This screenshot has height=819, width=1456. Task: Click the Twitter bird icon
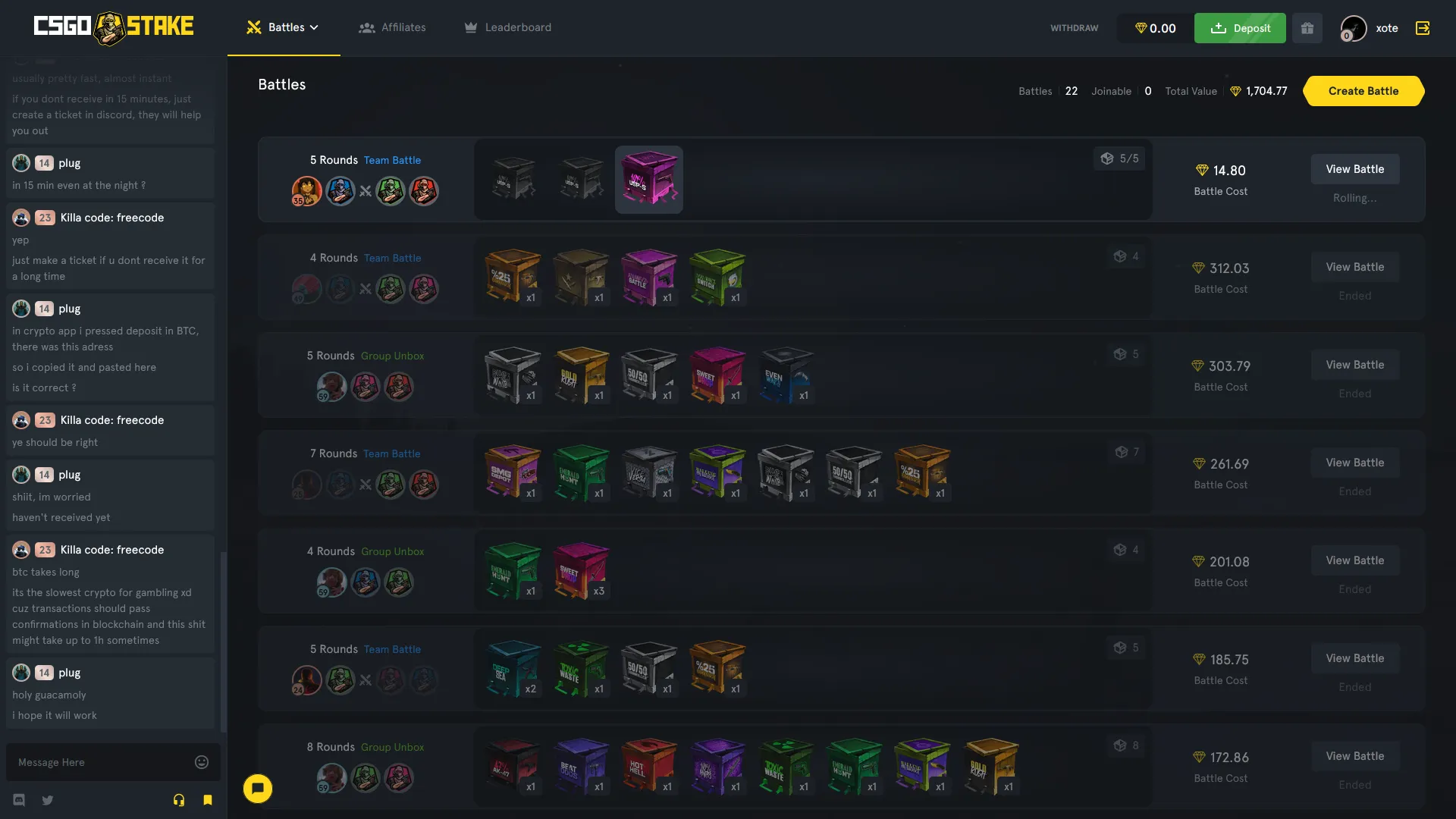pos(47,800)
